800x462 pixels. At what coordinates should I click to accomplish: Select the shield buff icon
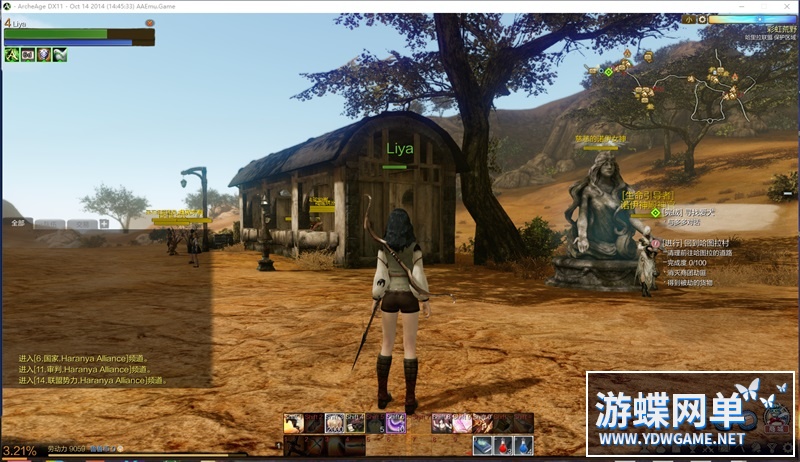tap(44, 55)
